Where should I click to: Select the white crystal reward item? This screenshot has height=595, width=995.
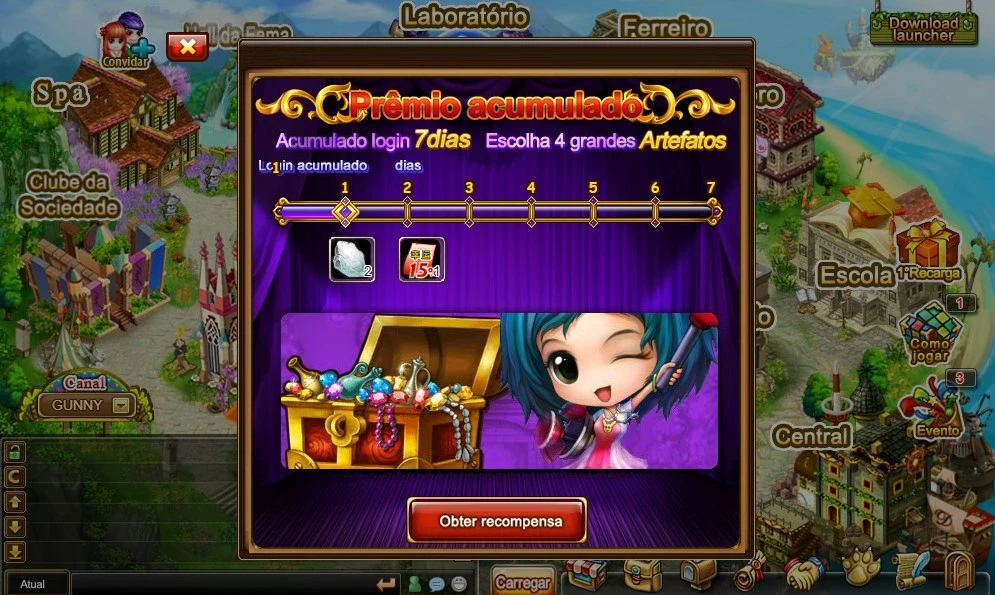point(352,259)
